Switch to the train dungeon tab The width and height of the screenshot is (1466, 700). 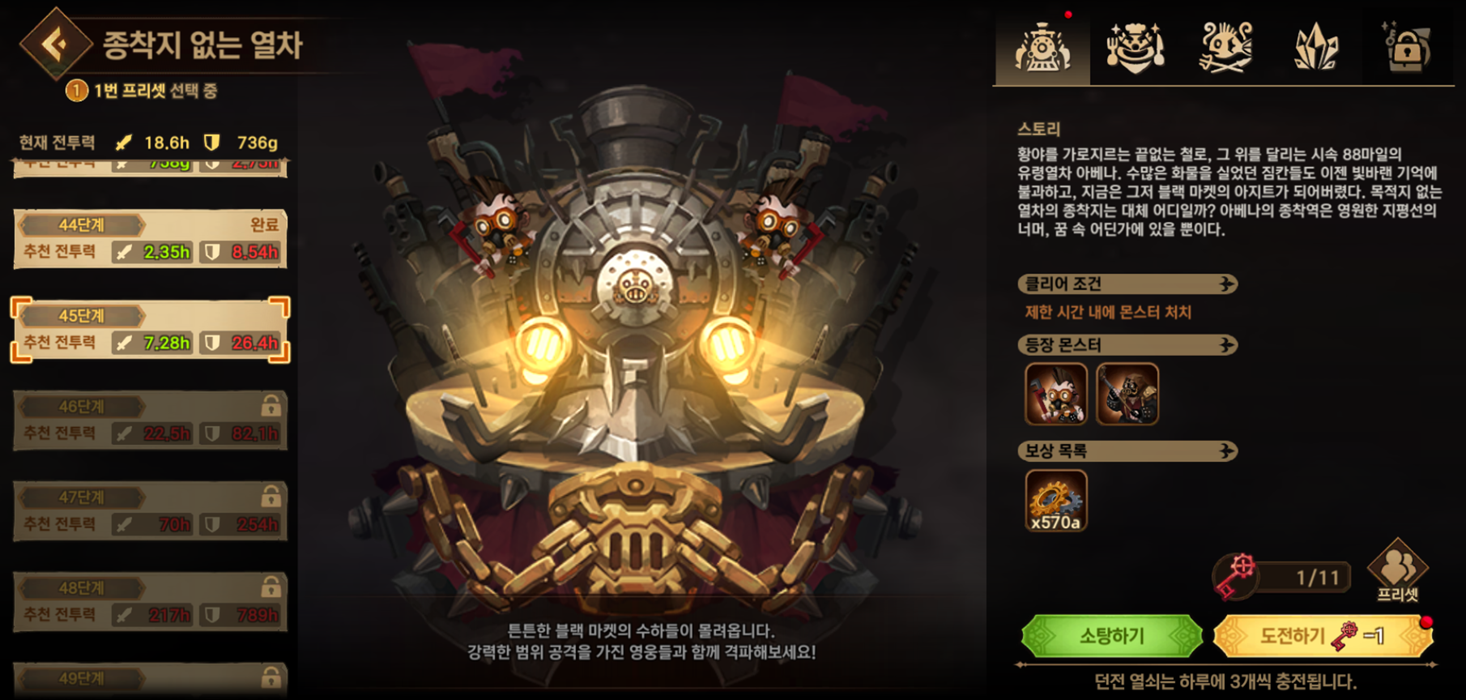(x=1042, y=45)
